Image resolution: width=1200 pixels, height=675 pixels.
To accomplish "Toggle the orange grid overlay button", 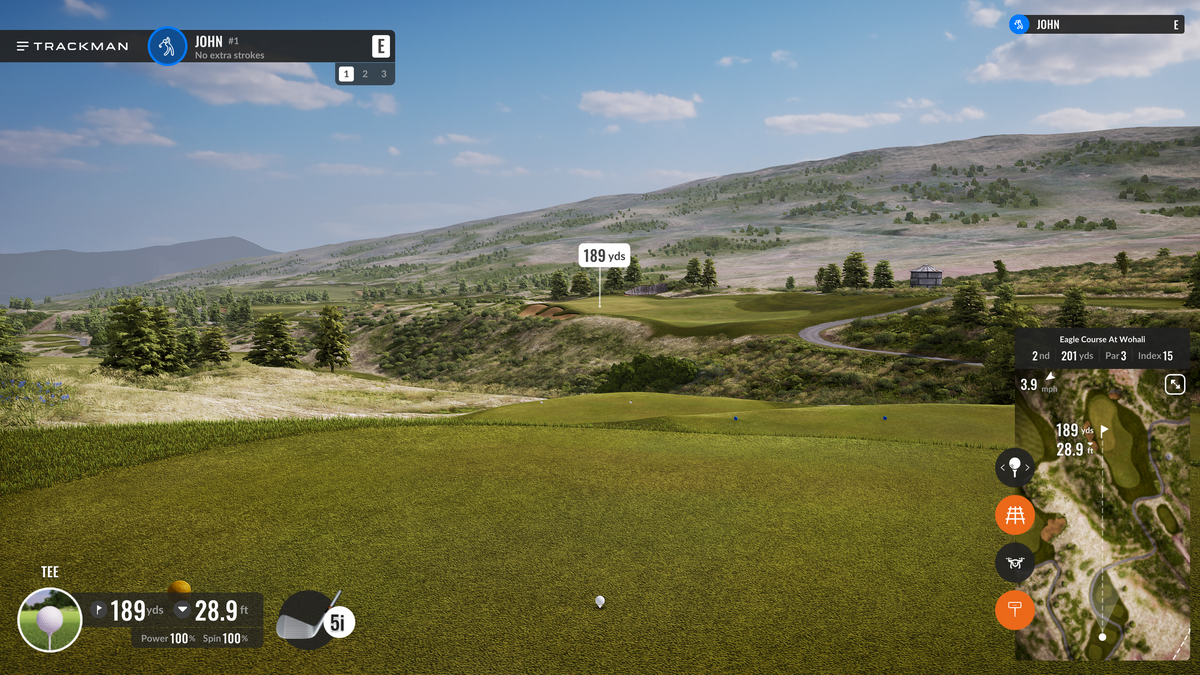I will tap(1015, 516).
